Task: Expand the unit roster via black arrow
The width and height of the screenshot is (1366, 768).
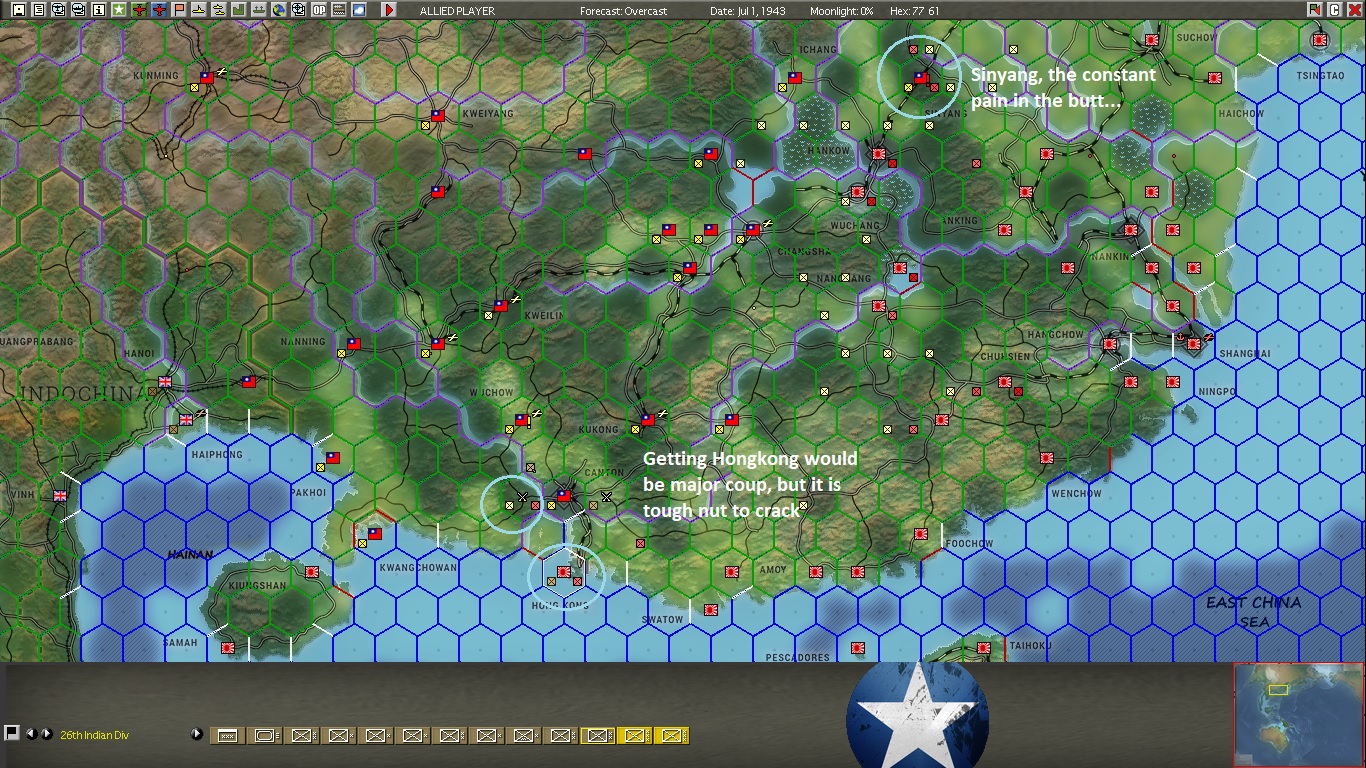Action: (x=197, y=734)
